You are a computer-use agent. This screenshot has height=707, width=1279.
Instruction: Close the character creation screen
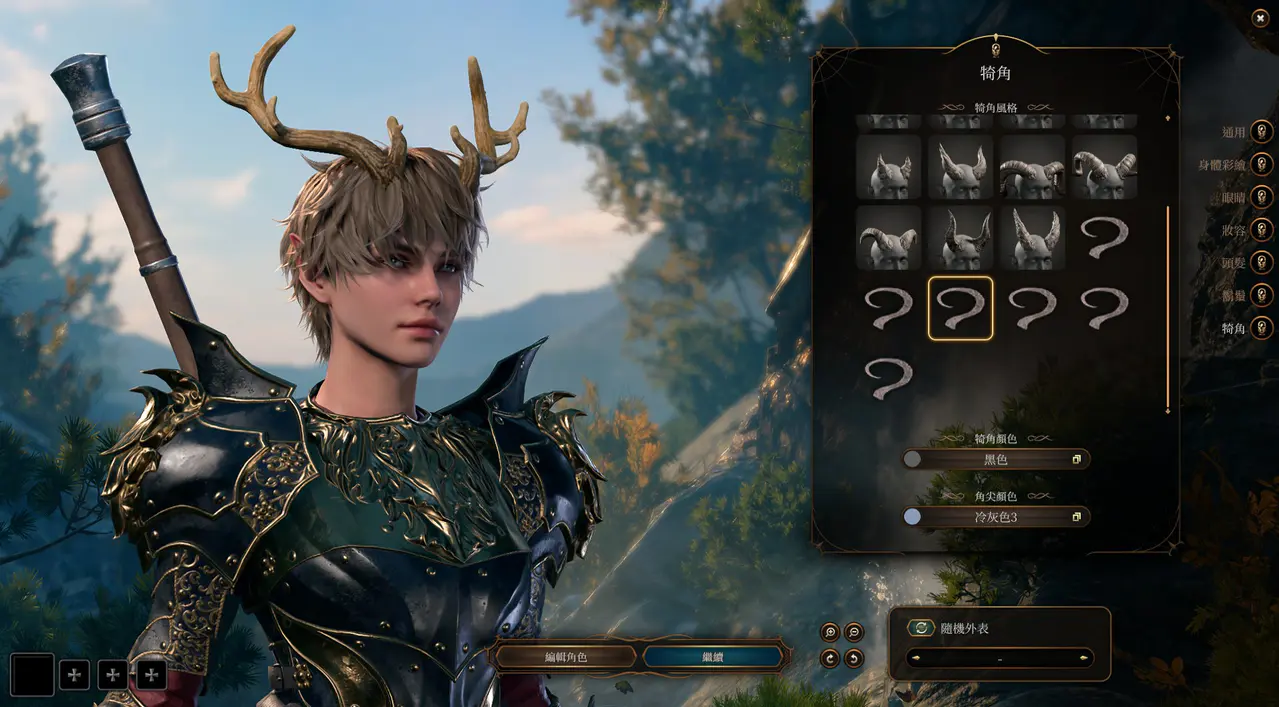[1259, 17]
